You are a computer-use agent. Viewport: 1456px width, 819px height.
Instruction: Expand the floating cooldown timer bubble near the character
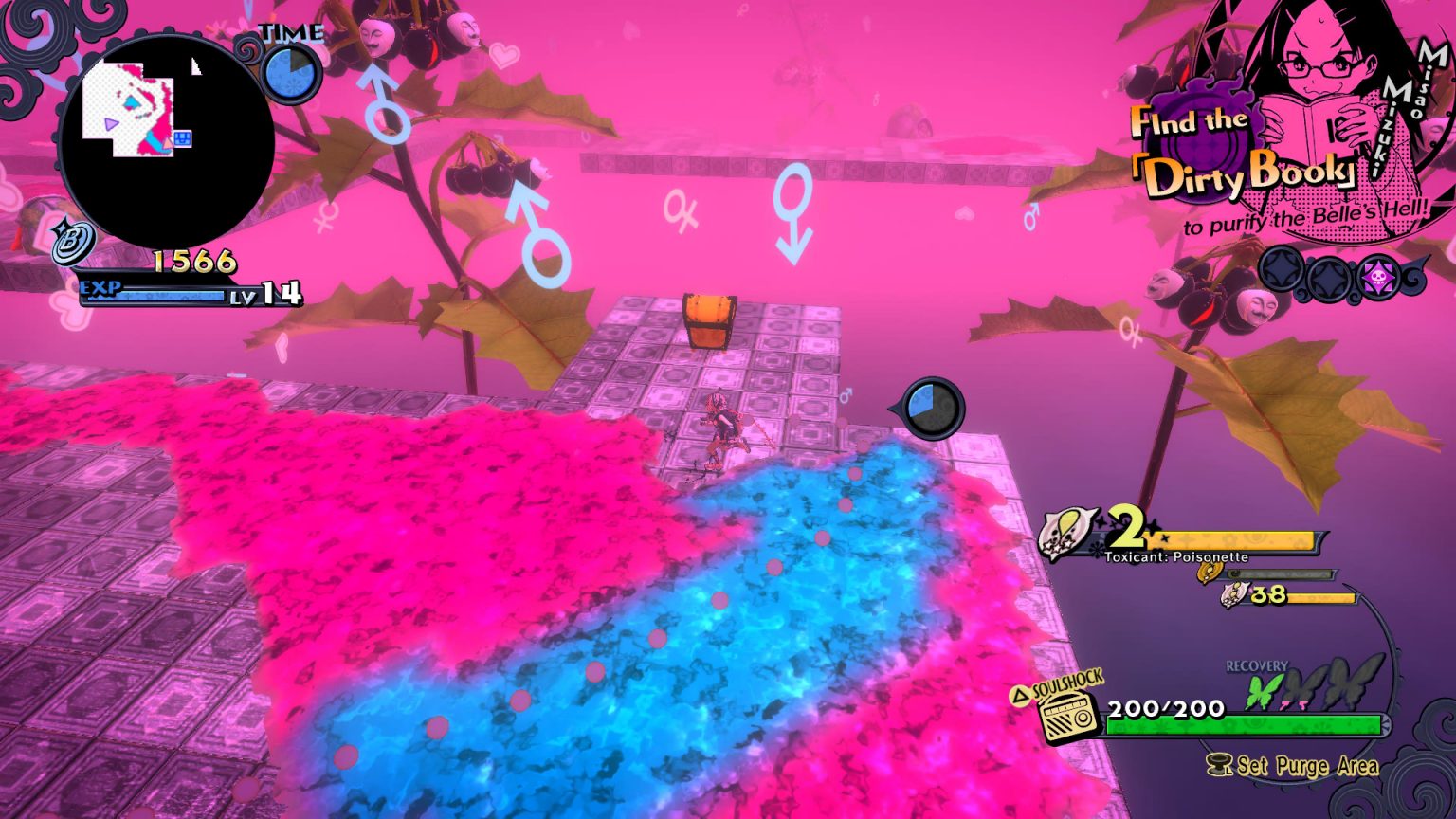click(932, 406)
